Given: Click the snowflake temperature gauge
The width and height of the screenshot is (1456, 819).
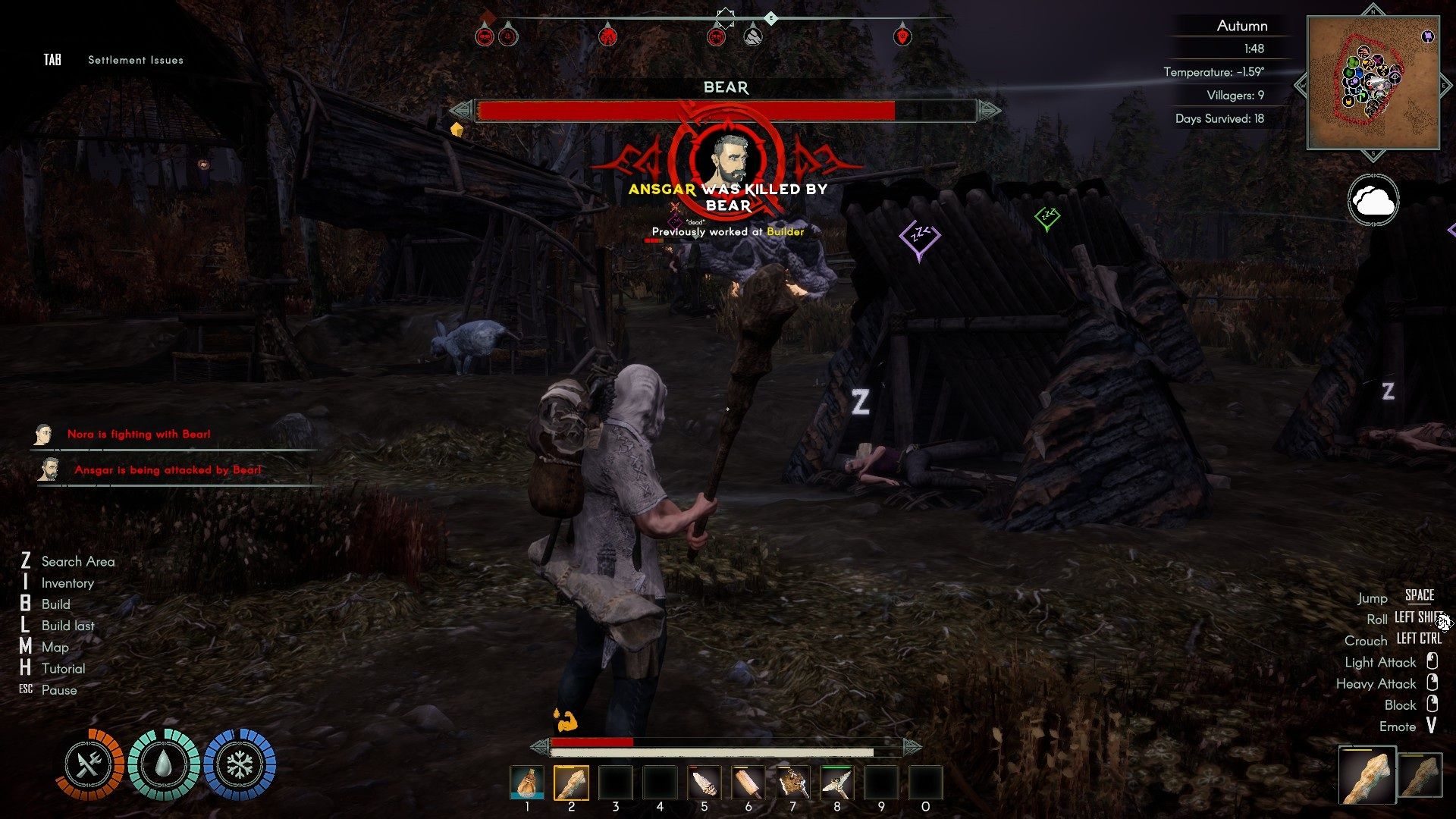Looking at the screenshot, I should [x=240, y=764].
